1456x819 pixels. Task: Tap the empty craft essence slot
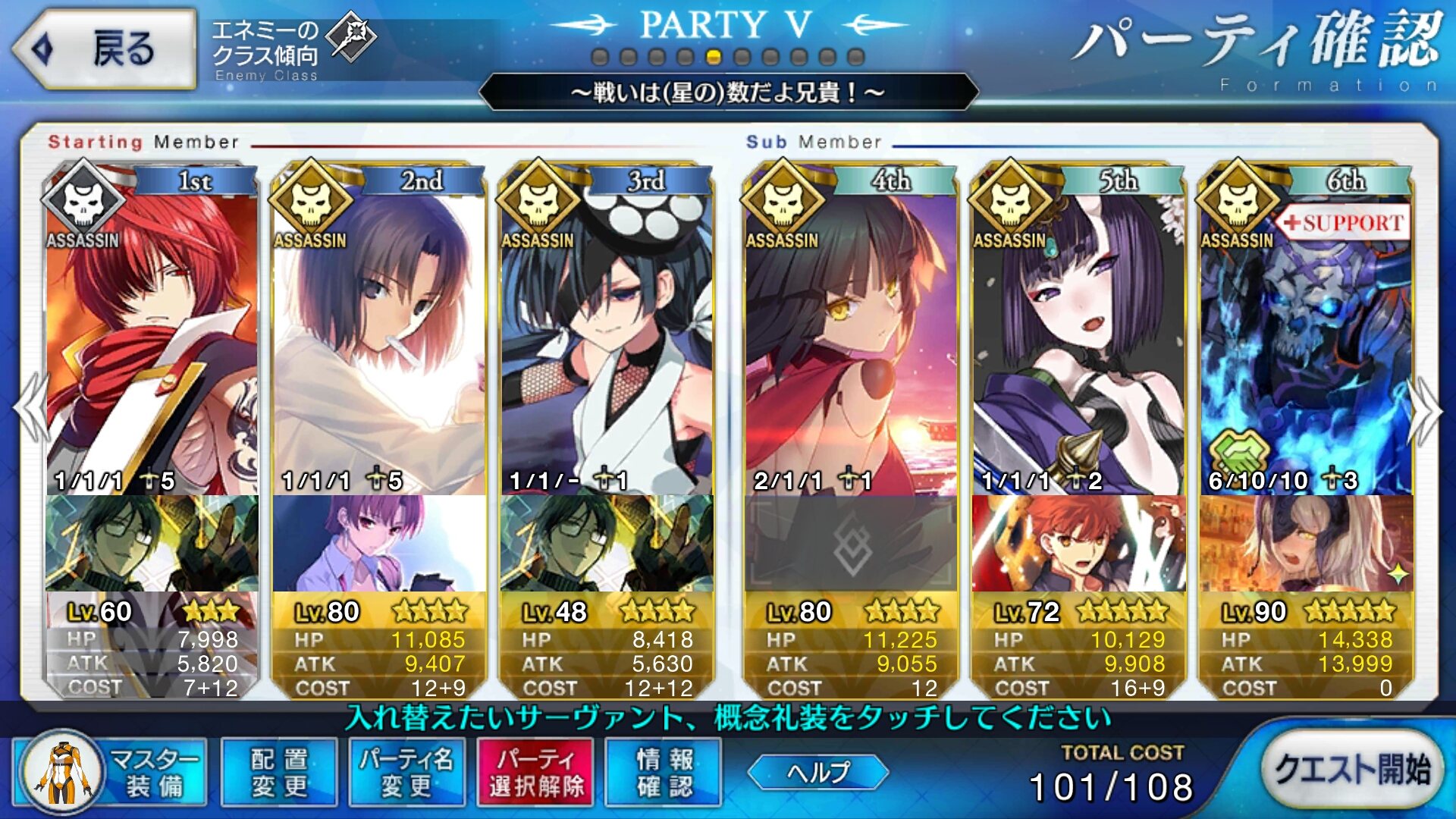[x=851, y=543]
